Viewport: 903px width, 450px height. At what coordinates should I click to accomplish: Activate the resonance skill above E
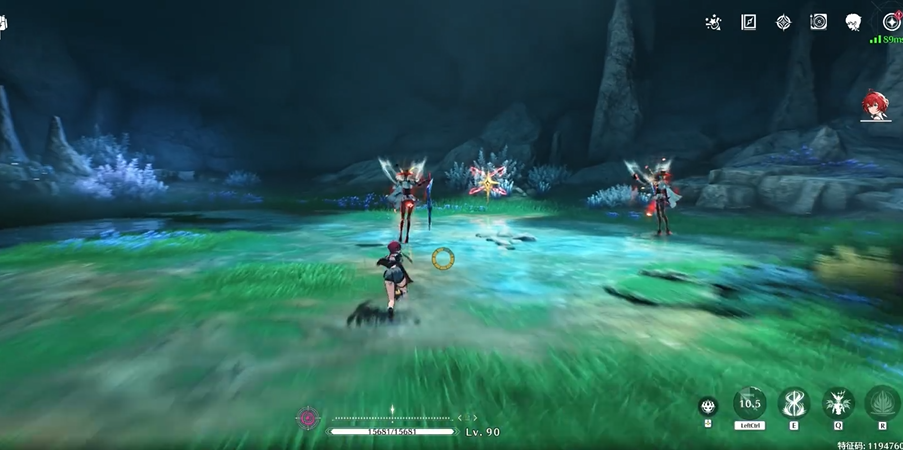pos(794,403)
